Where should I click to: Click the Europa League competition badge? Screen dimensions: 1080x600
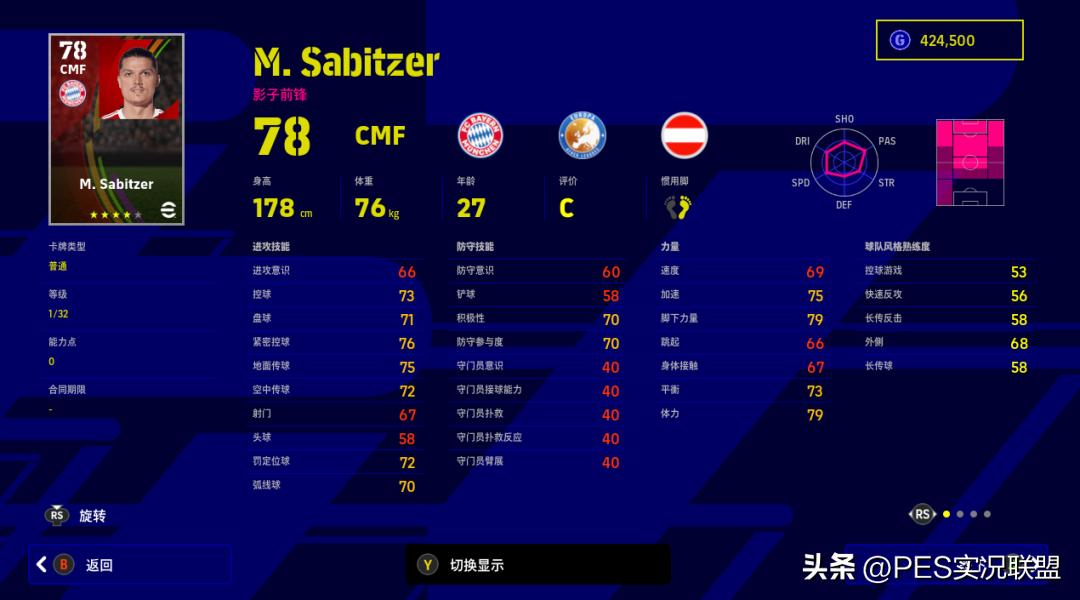tap(582, 135)
